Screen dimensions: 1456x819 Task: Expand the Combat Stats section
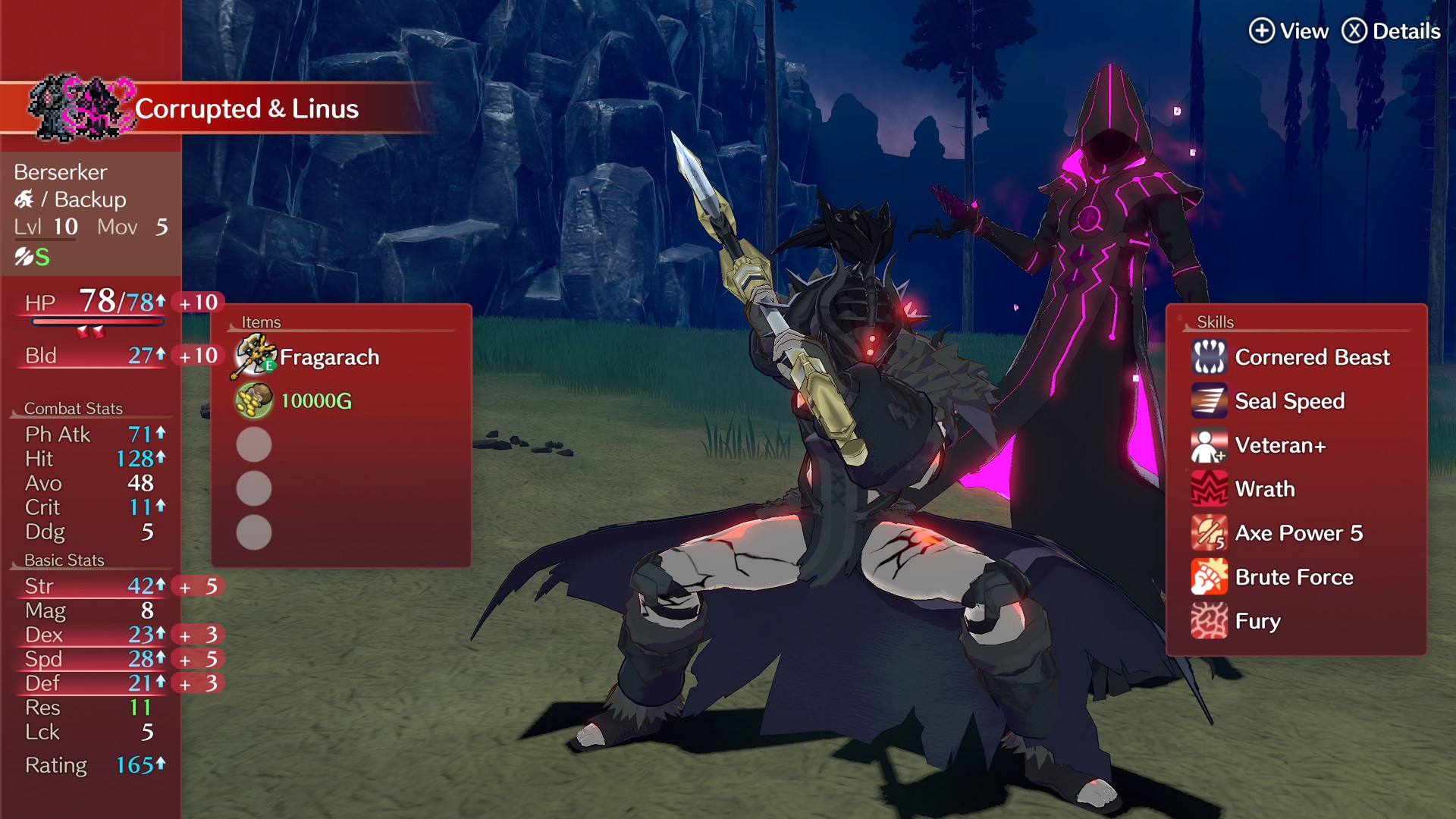(74, 408)
